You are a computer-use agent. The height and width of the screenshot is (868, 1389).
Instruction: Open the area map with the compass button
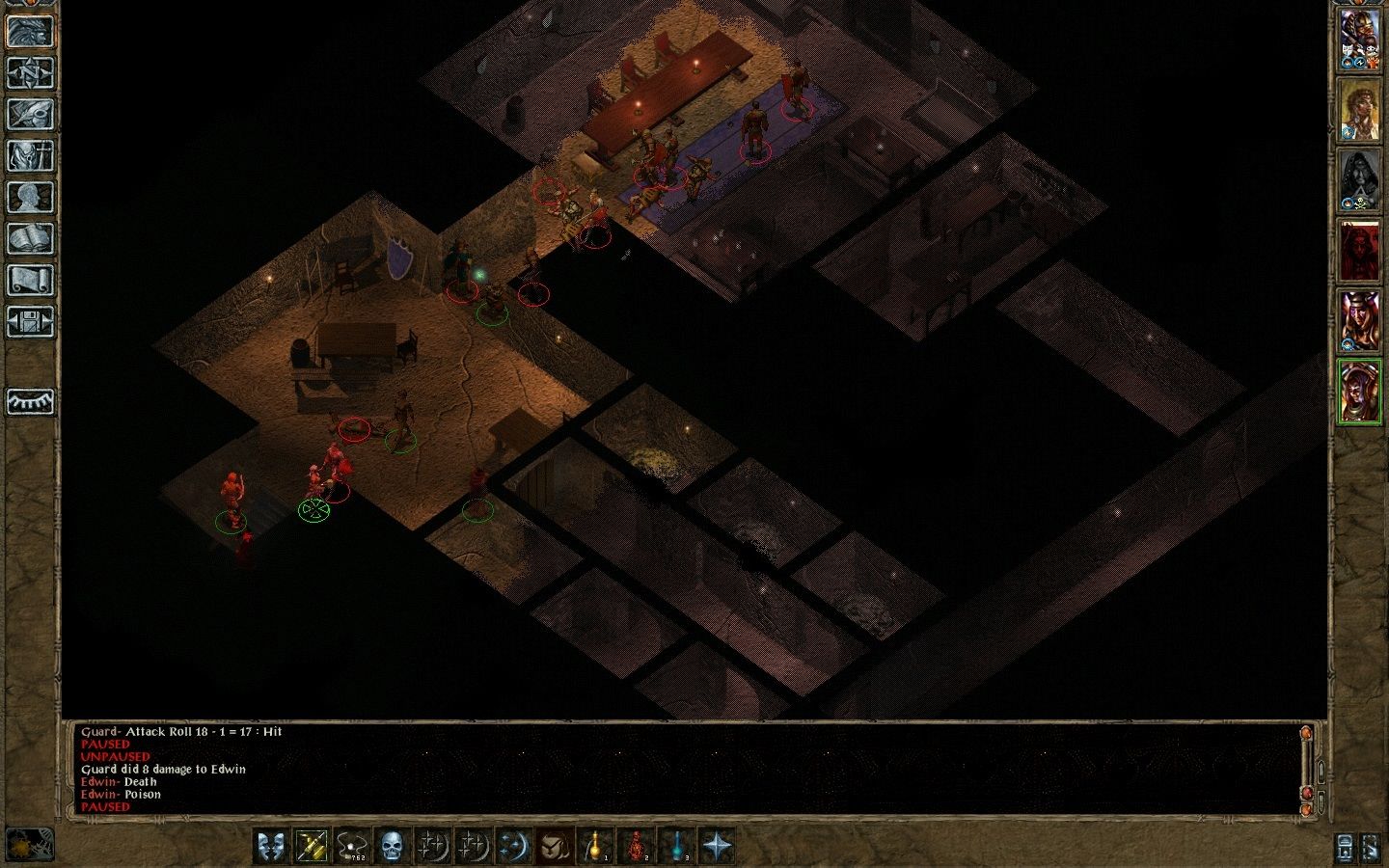pos(30,72)
